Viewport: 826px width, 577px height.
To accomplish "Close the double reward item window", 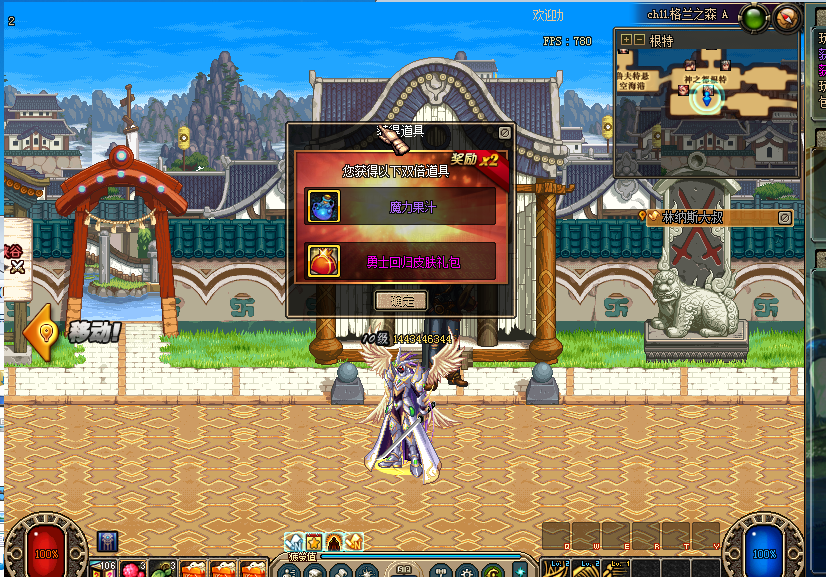I will coord(505,131).
